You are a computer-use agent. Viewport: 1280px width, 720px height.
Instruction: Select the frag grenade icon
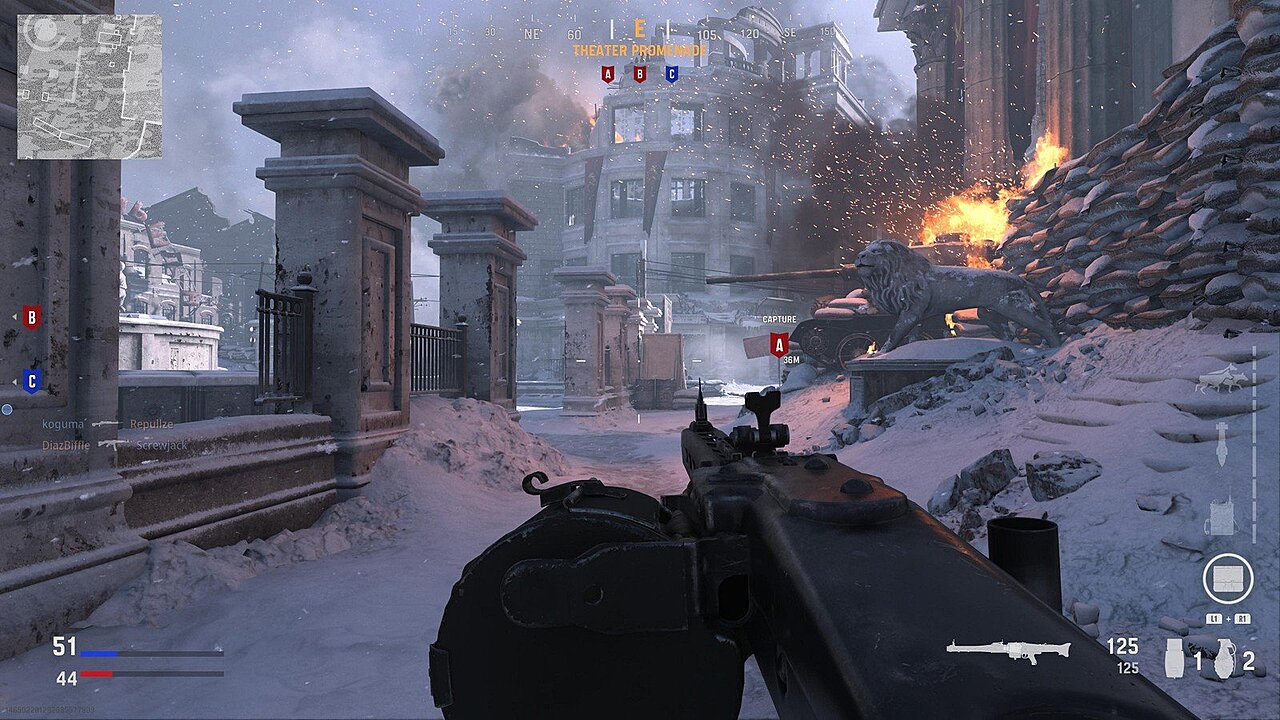(1223, 660)
